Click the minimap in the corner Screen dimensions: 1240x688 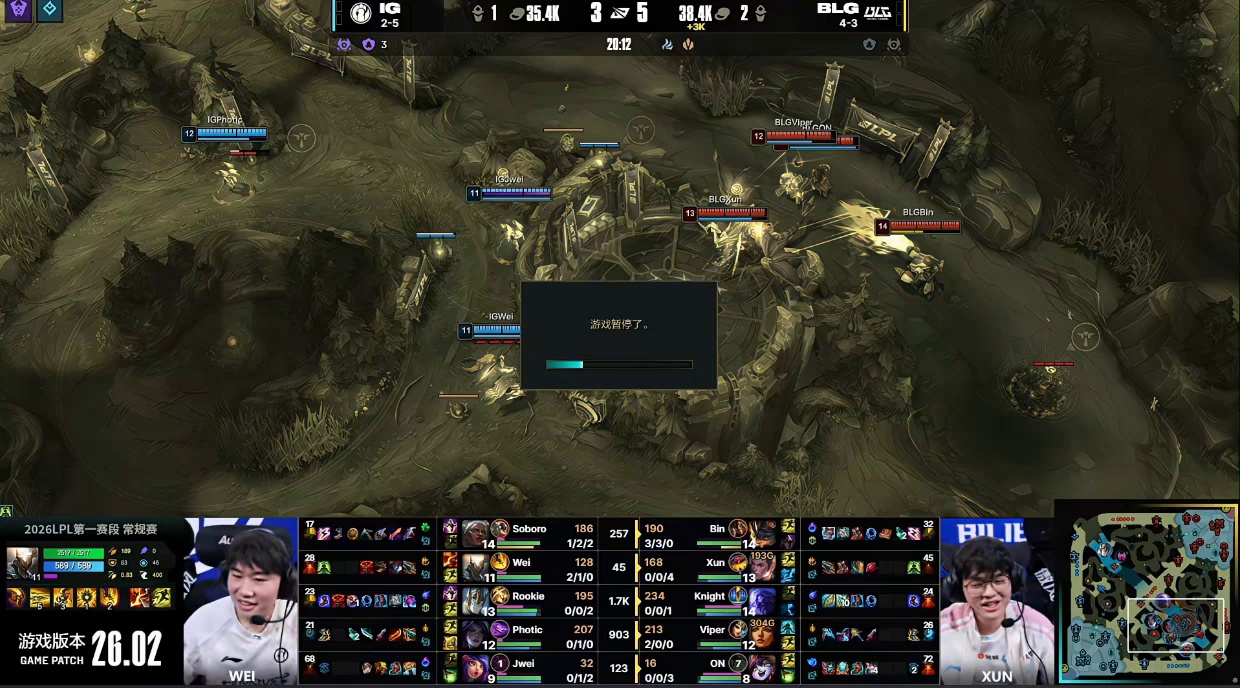click(x=1146, y=593)
